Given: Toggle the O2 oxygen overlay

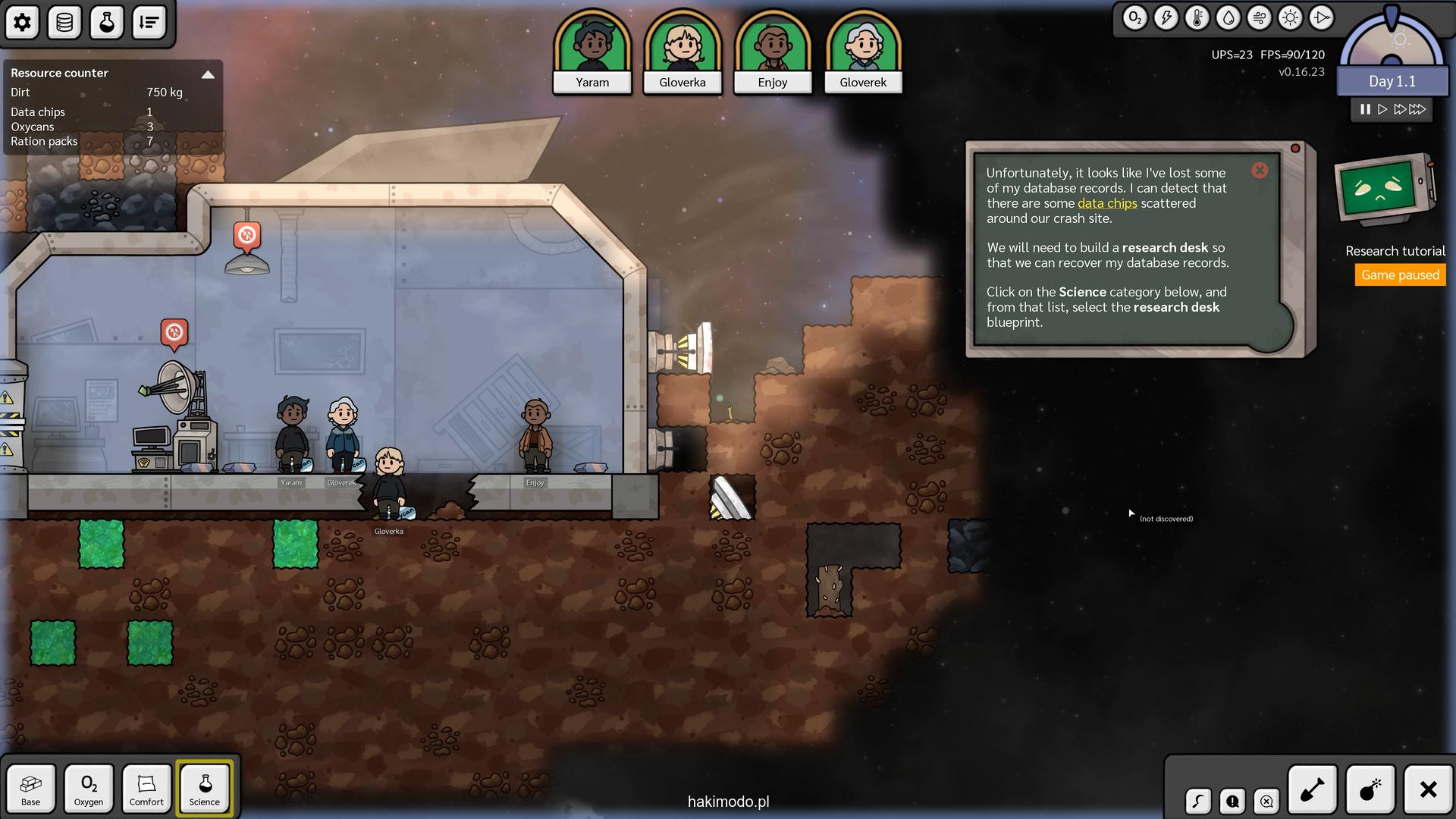Looking at the screenshot, I should point(1134,18).
